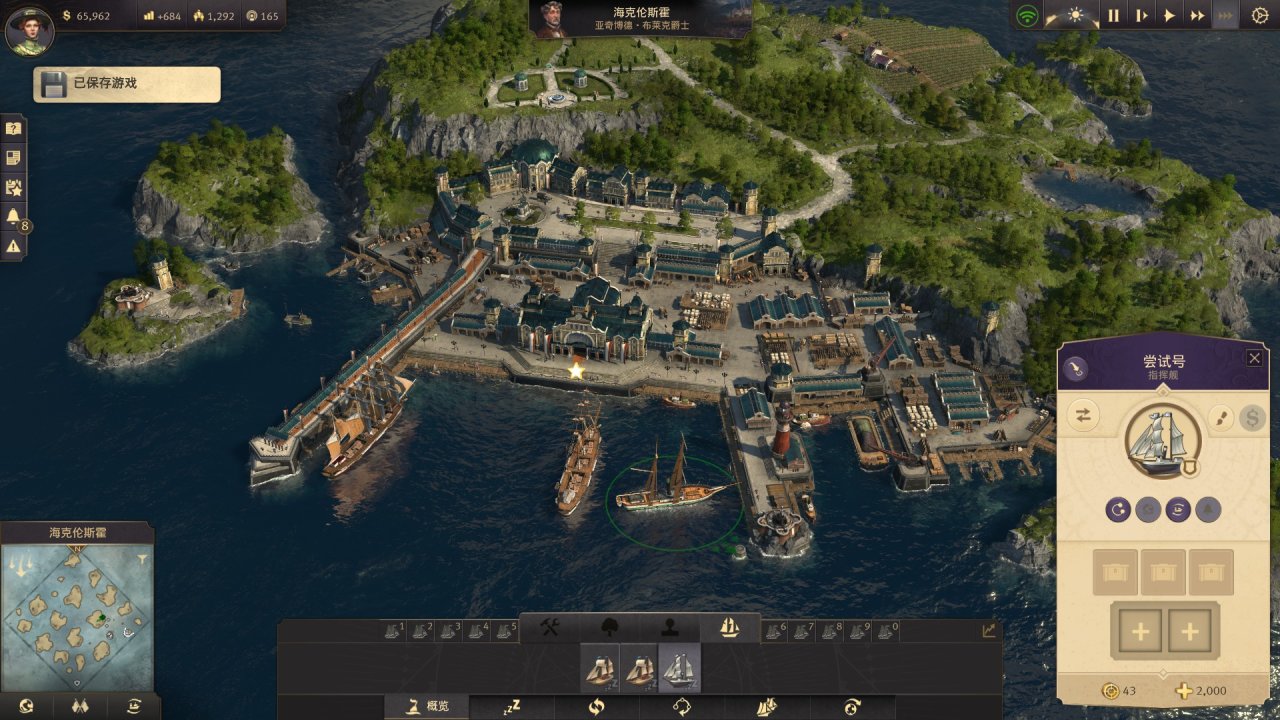Open the warning triangle alerts

point(13,245)
